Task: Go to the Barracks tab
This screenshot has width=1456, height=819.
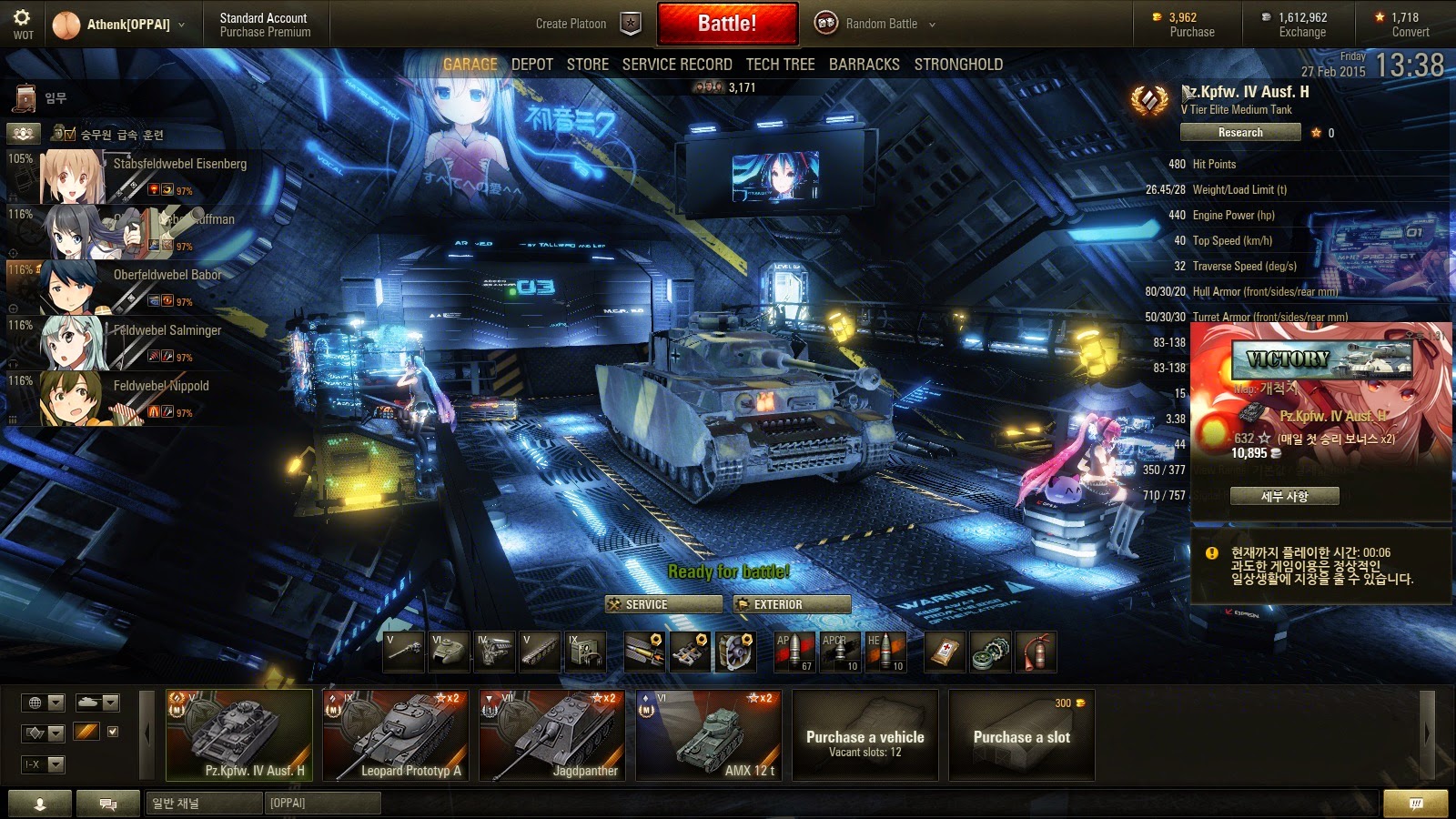Action: click(x=864, y=65)
